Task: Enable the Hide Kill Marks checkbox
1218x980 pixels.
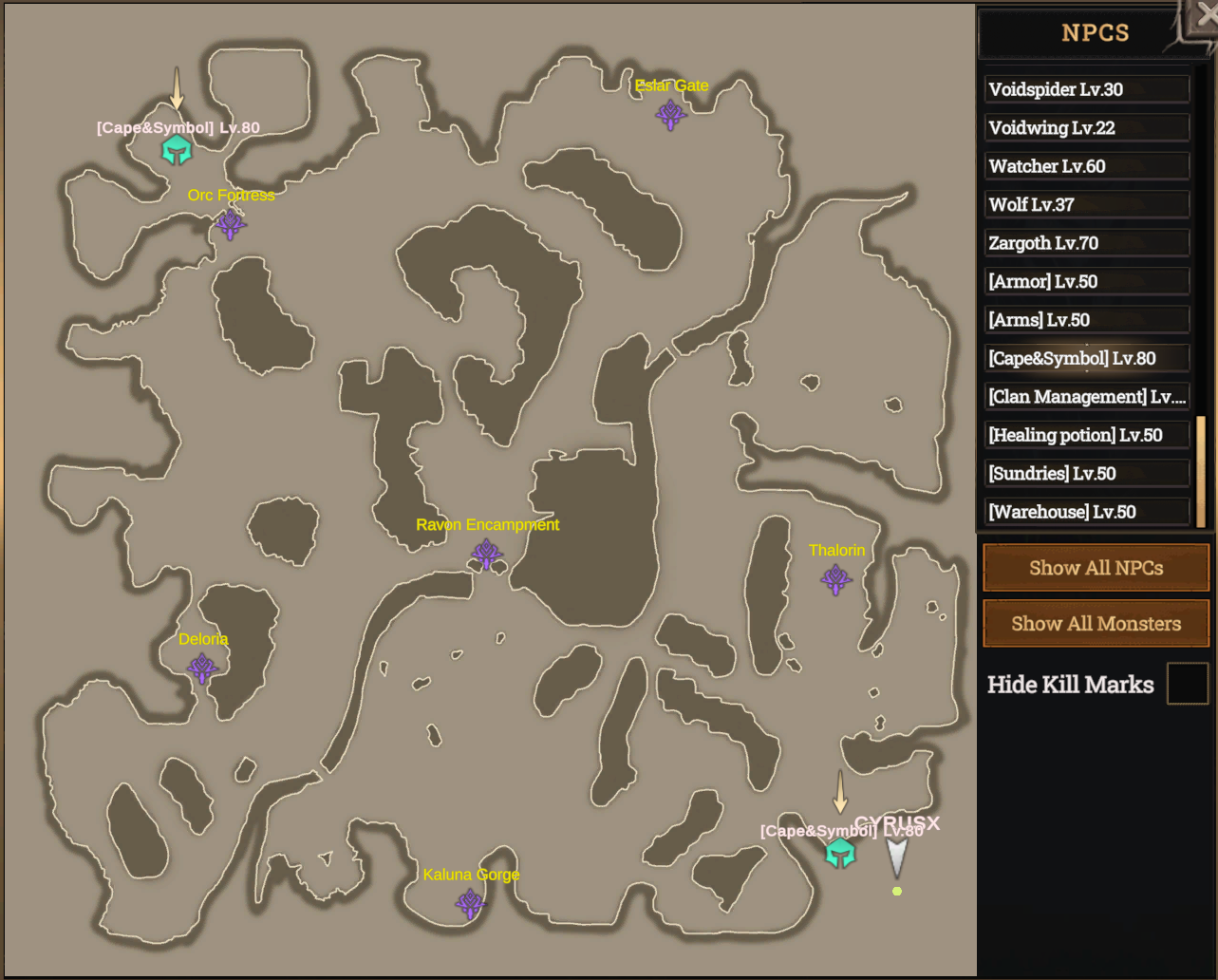Action: 1187,683
